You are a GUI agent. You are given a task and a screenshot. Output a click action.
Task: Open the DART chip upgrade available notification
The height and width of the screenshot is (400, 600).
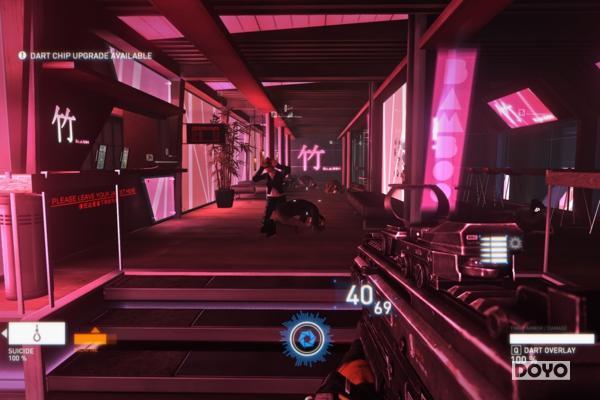pos(84,55)
